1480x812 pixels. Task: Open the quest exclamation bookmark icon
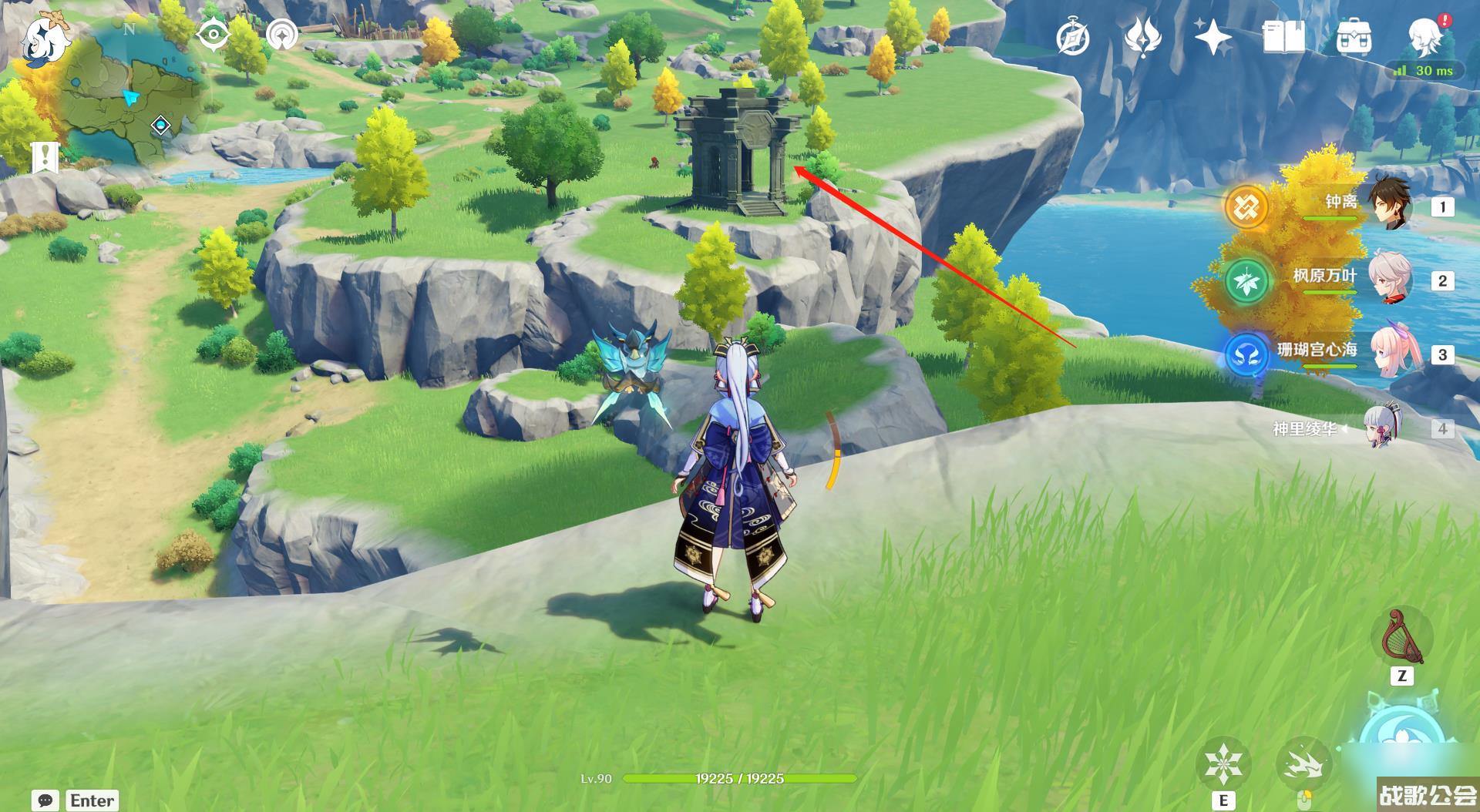(45, 157)
